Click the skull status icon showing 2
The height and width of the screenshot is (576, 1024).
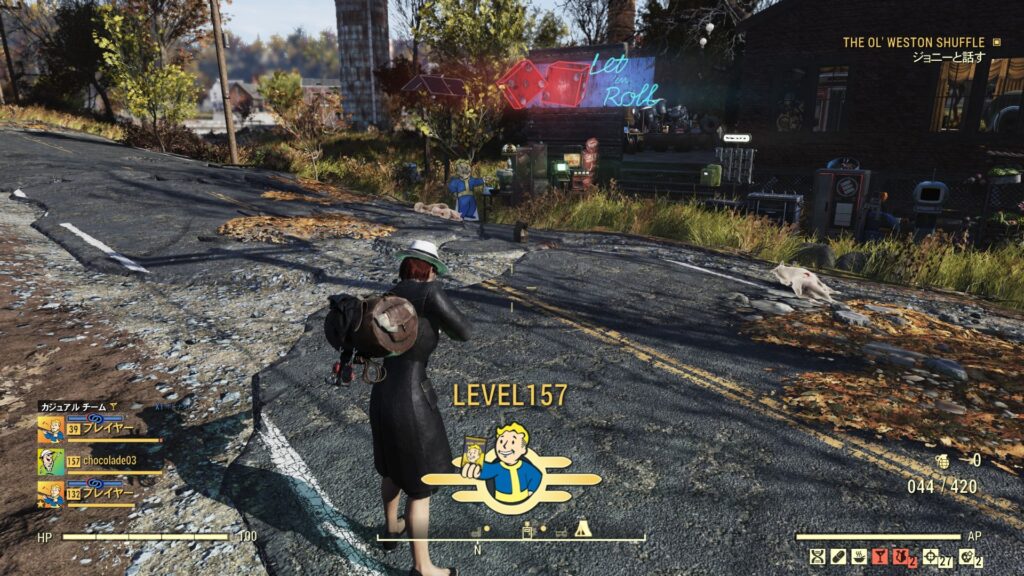coord(966,556)
